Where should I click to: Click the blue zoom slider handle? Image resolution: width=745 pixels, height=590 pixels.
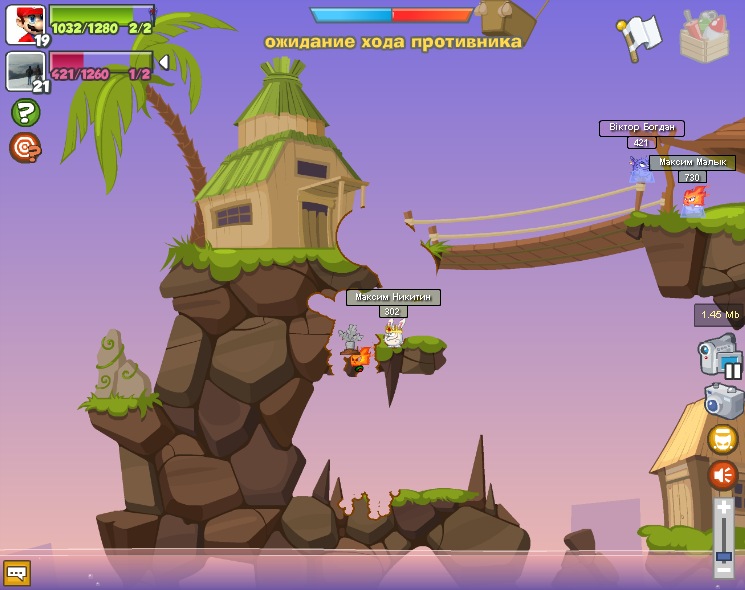723,555
